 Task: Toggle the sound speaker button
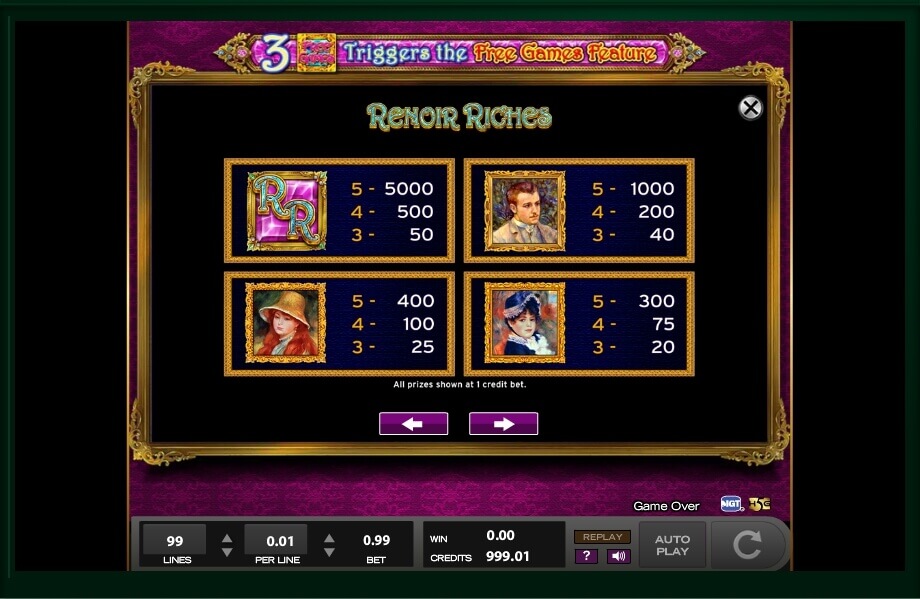618,556
